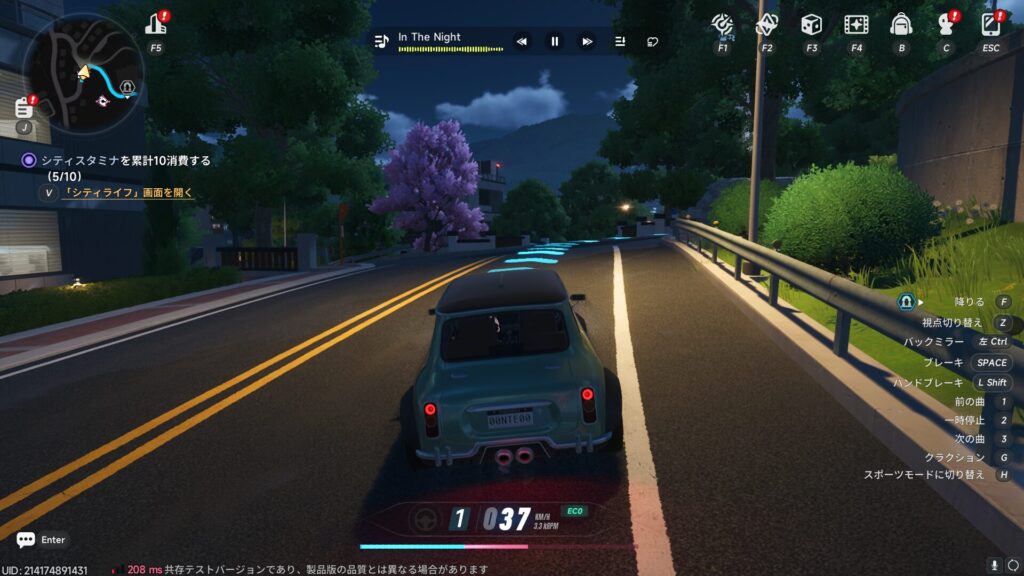1024x576 pixels.
Task: Toggle the music repeat mode
Action: click(652, 41)
